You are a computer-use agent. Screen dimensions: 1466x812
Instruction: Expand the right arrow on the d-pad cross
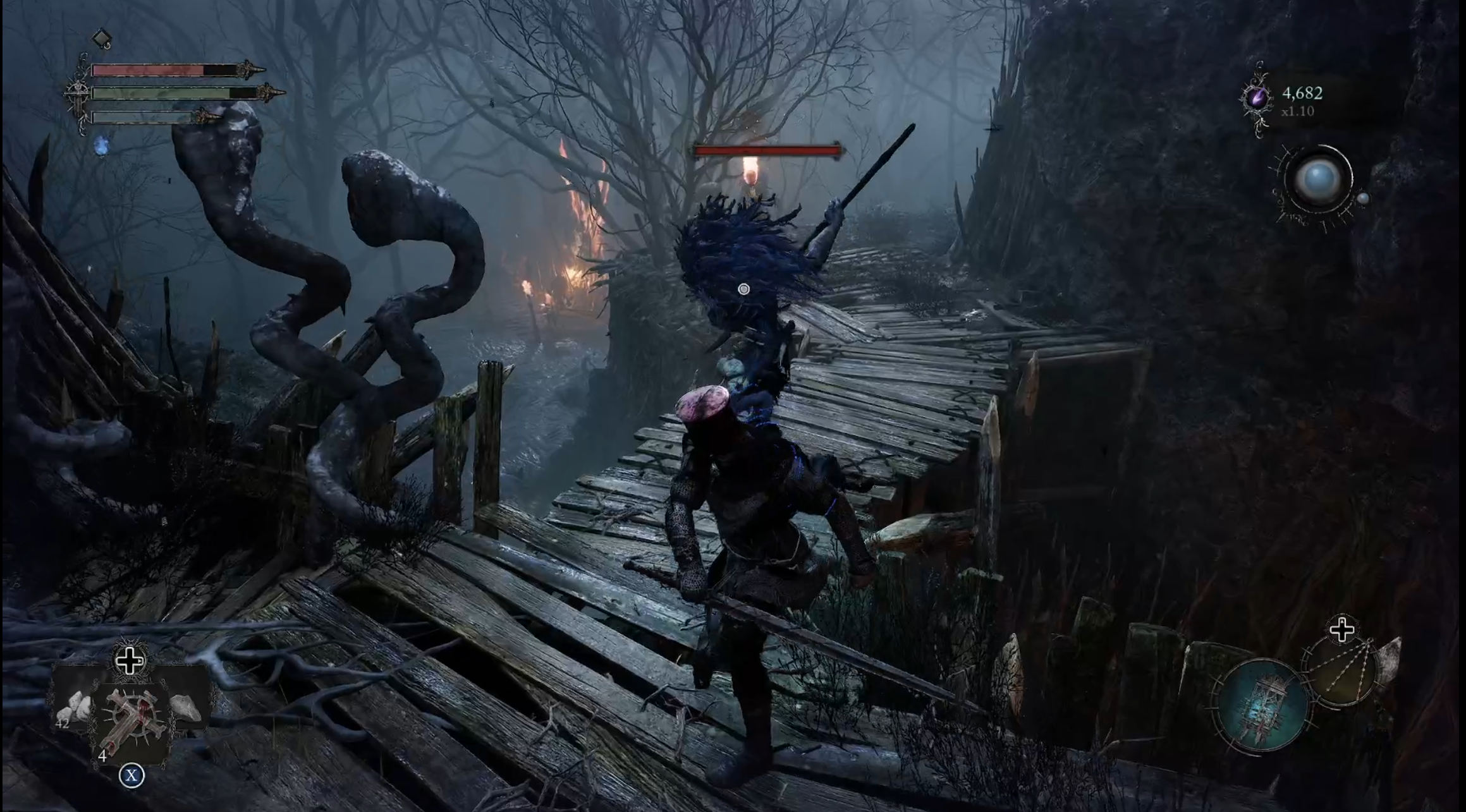(140, 660)
